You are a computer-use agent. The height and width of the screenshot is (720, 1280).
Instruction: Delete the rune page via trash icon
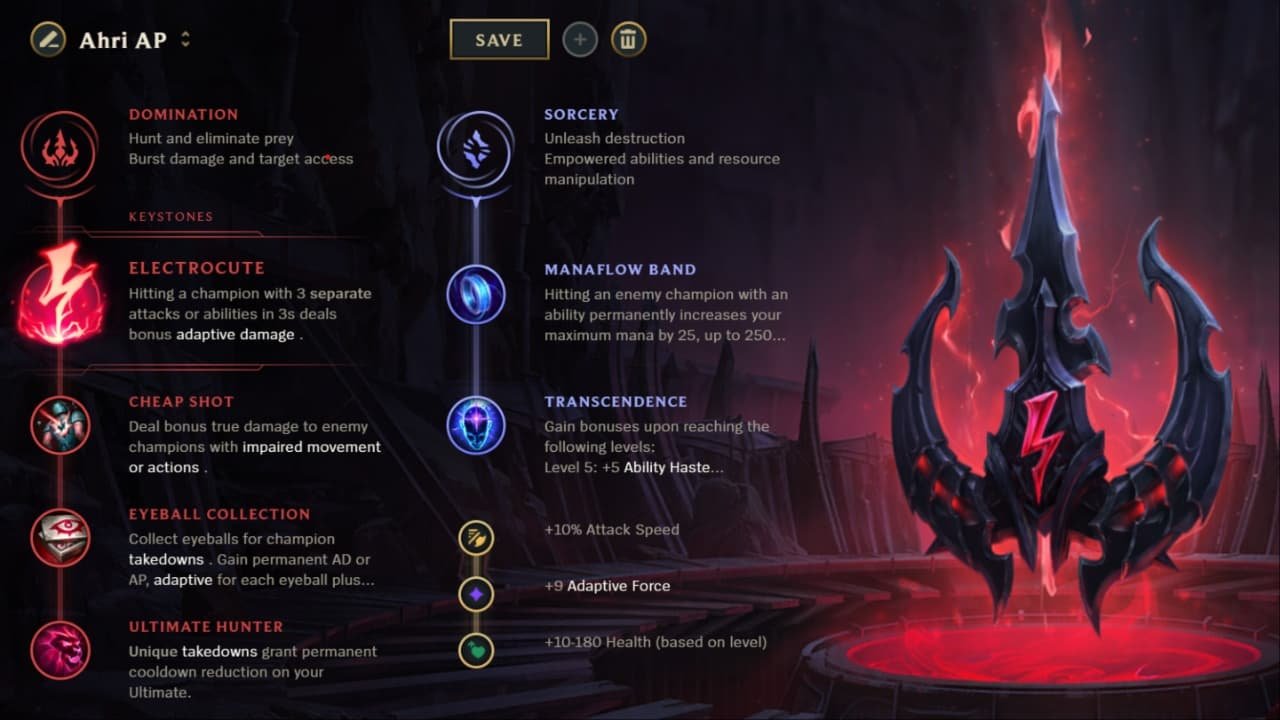tap(628, 39)
